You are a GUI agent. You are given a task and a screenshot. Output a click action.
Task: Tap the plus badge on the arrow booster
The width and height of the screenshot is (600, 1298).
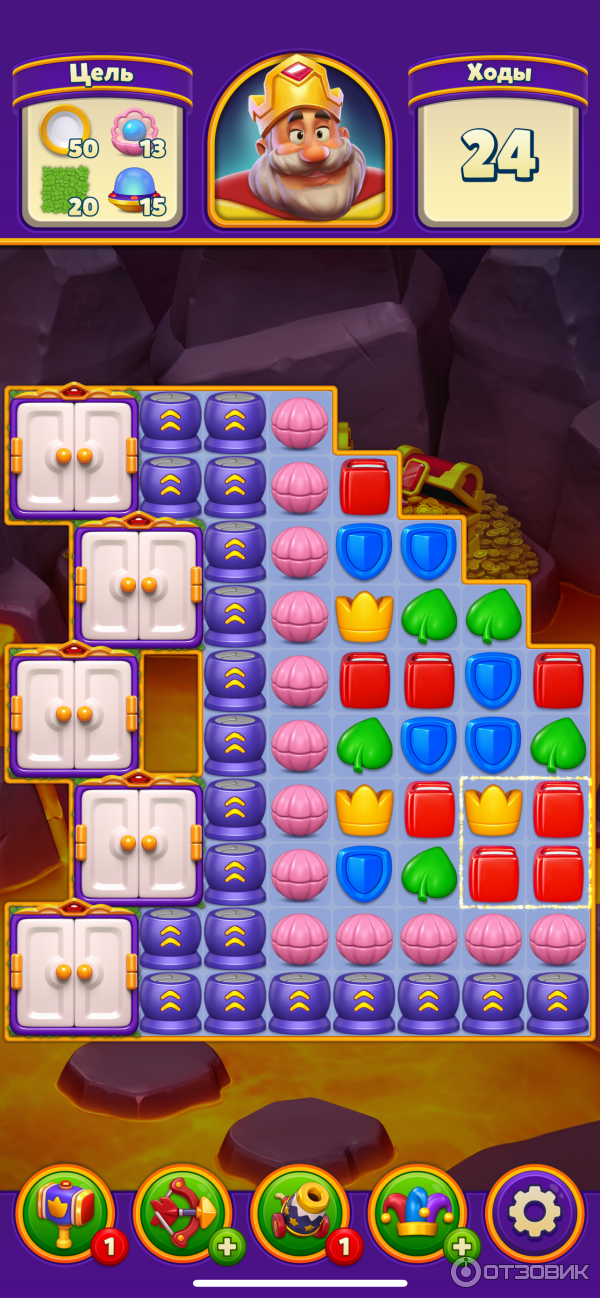click(x=227, y=1247)
